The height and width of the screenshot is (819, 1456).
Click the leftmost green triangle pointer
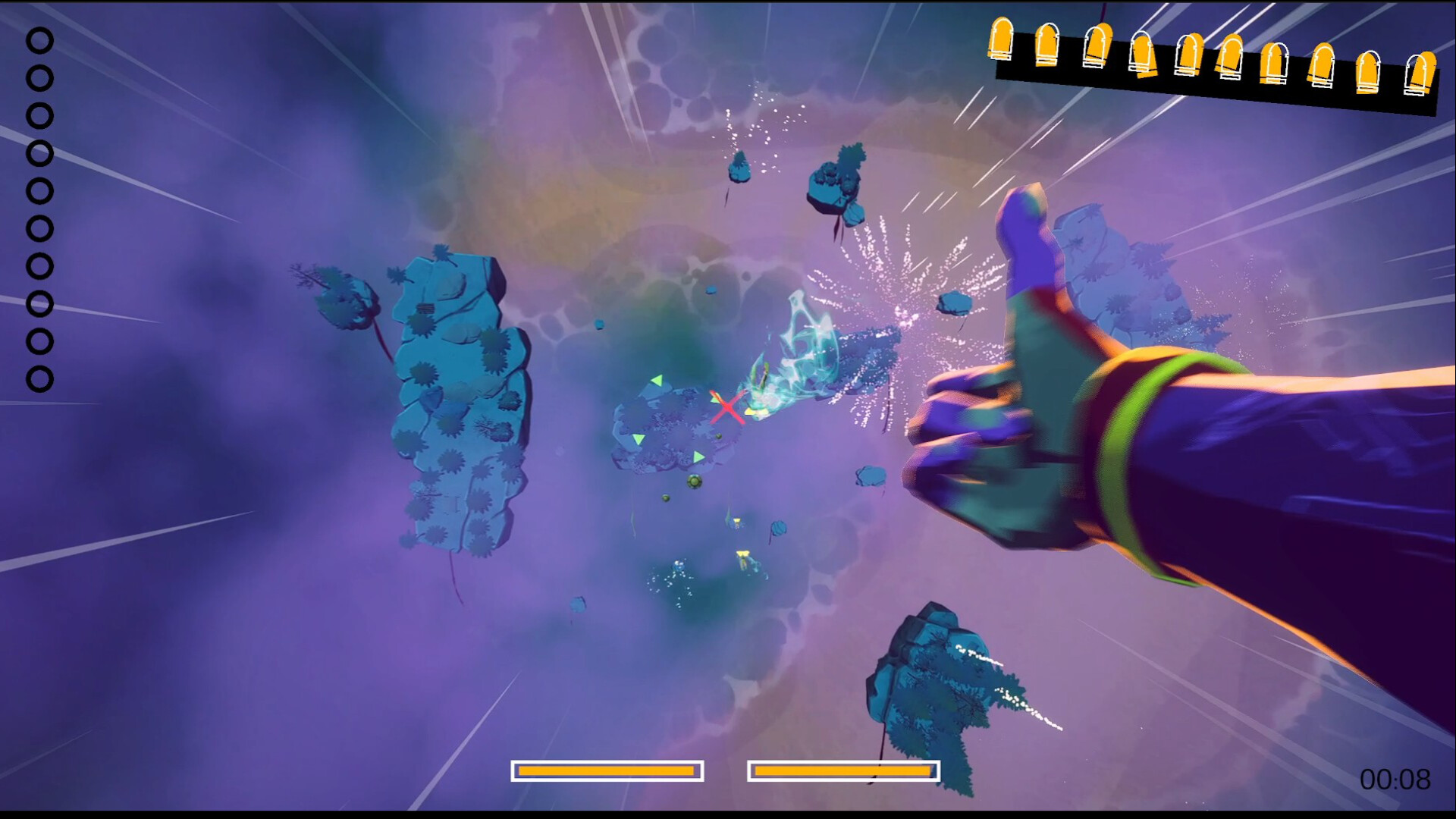[638, 440]
